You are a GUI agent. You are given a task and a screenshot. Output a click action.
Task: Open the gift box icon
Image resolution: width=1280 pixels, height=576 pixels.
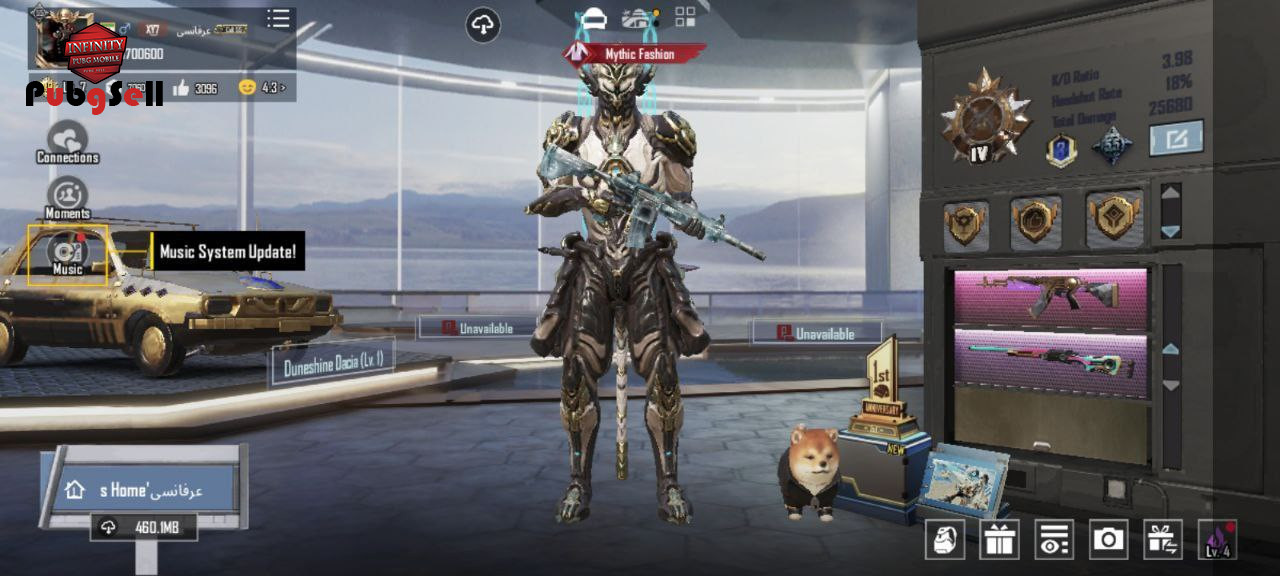(999, 540)
